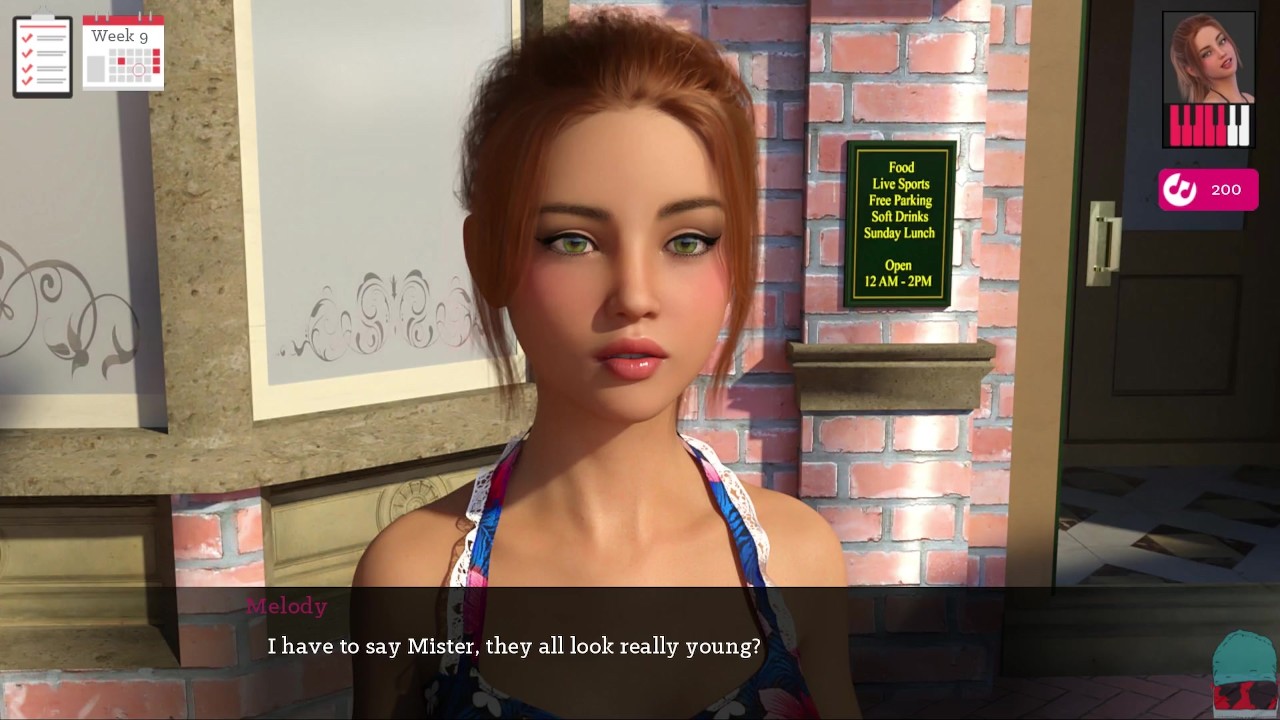Click the teal beanie character icon
Viewport: 1280px width, 720px height.
coord(1244,671)
